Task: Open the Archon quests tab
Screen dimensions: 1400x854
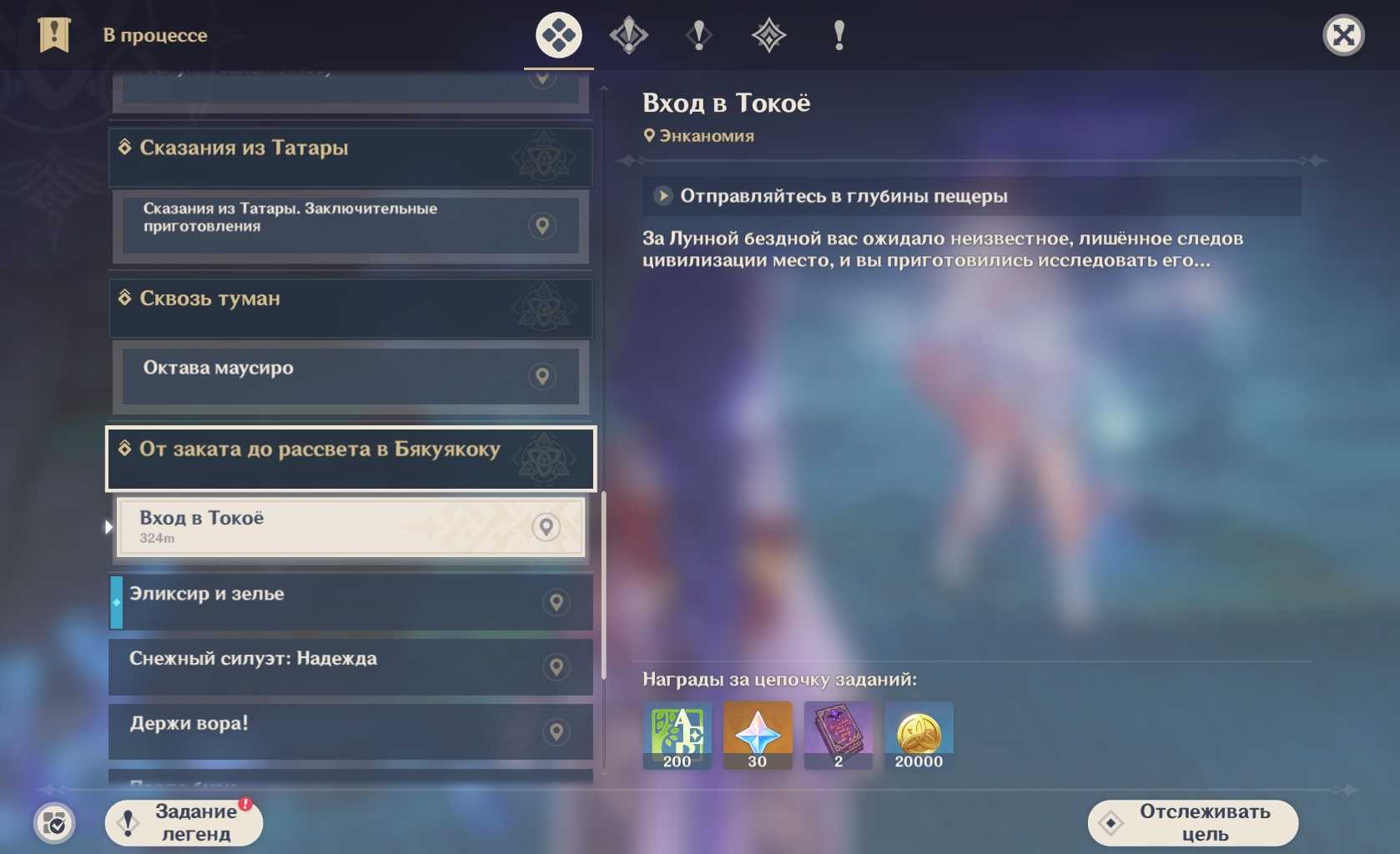Action: (628, 36)
